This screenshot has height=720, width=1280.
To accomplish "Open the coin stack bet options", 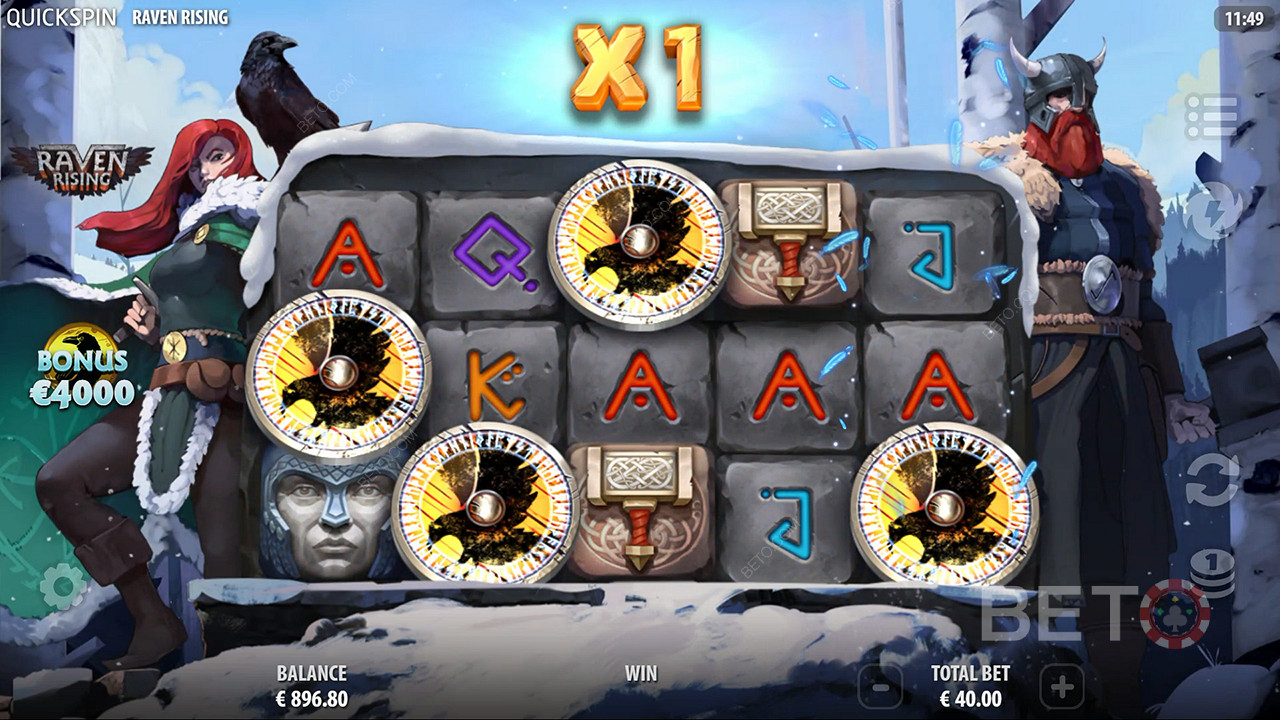I will click(x=1212, y=575).
